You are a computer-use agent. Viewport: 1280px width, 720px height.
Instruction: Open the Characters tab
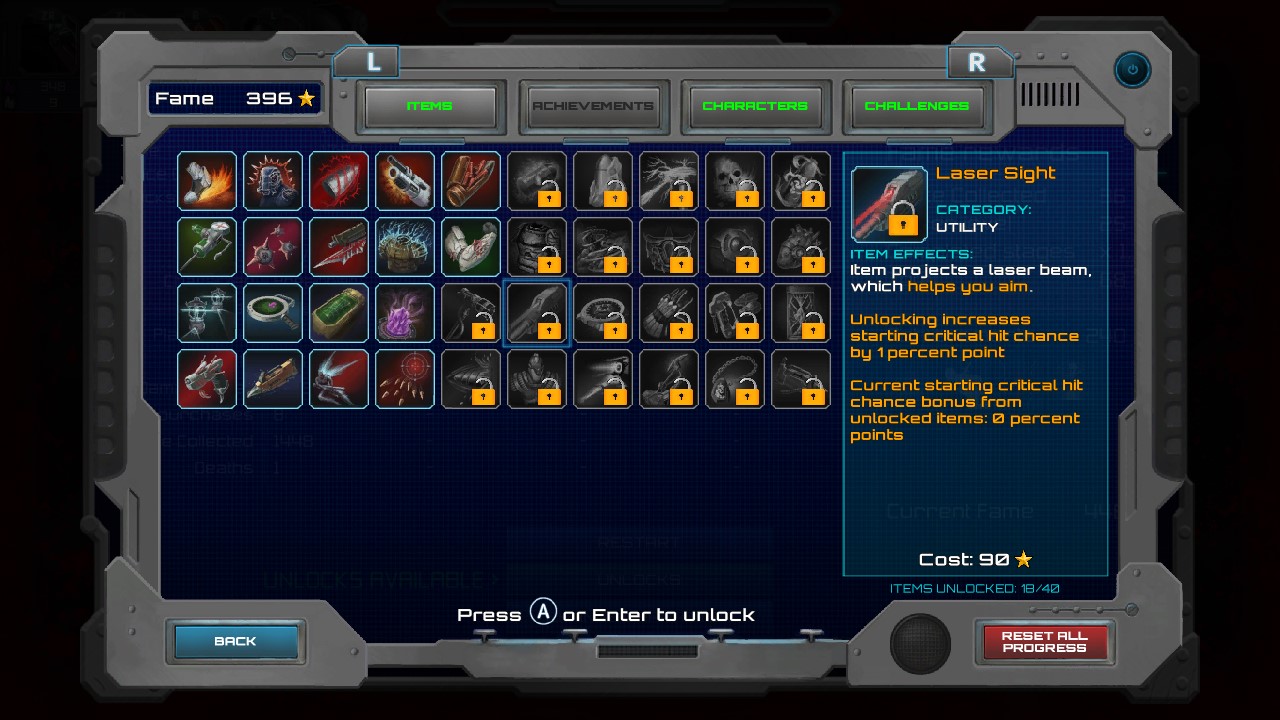pos(755,106)
